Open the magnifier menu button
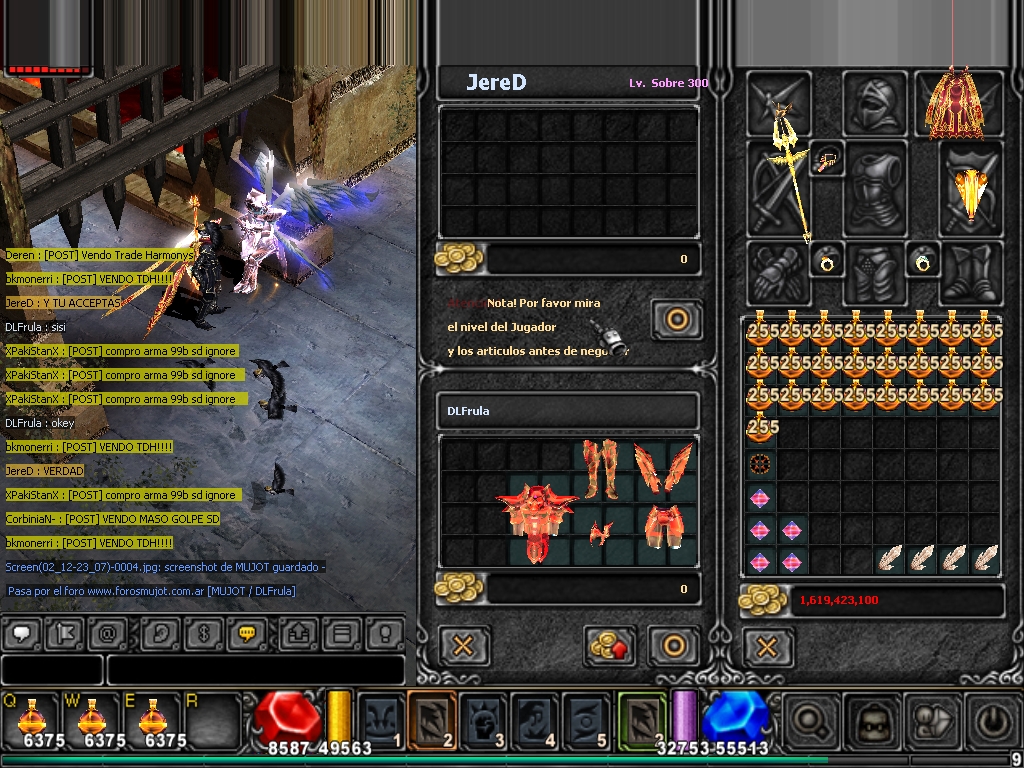Screen dimensions: 1024x768 [812, 721]
